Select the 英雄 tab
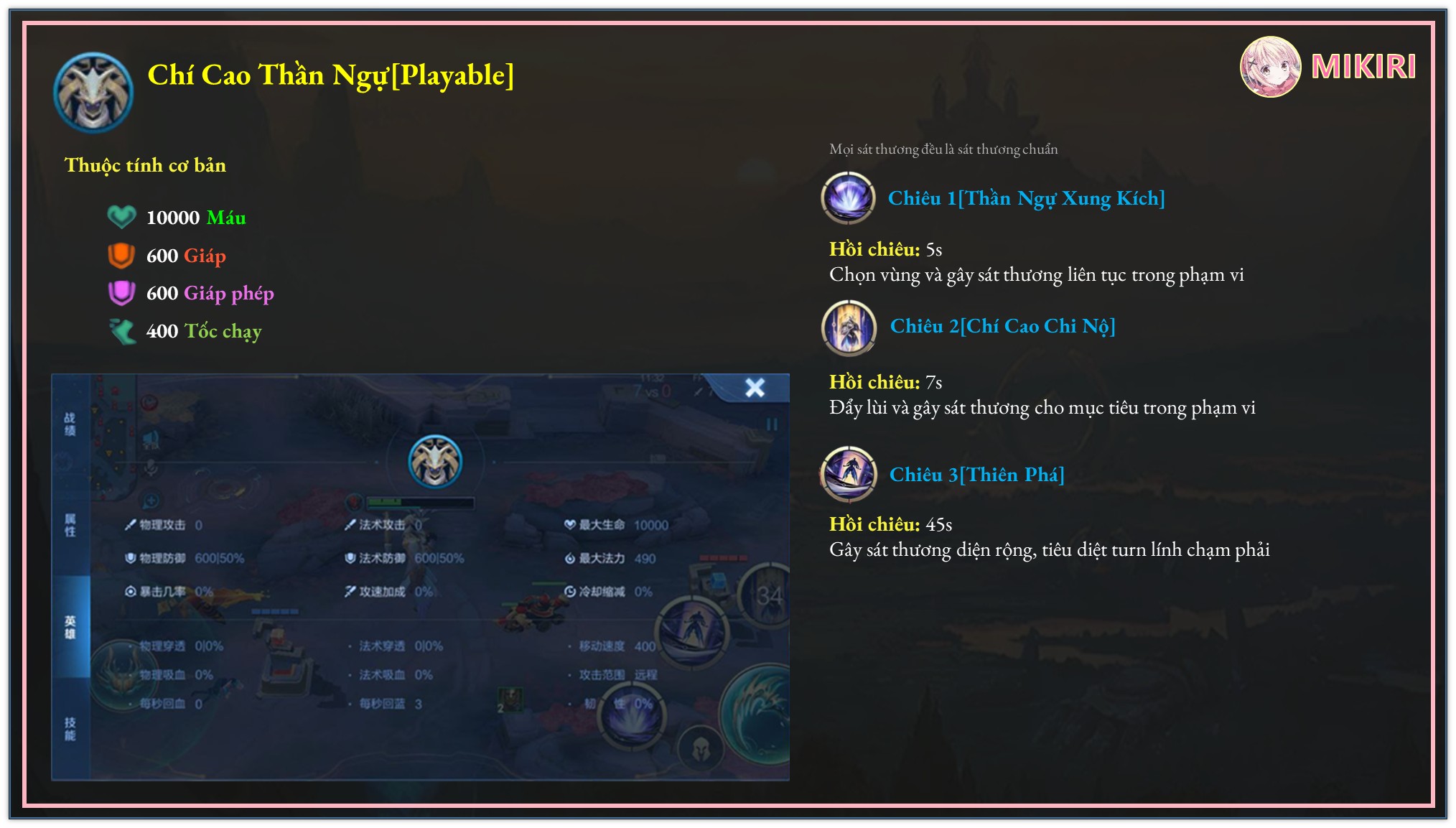 70,626
